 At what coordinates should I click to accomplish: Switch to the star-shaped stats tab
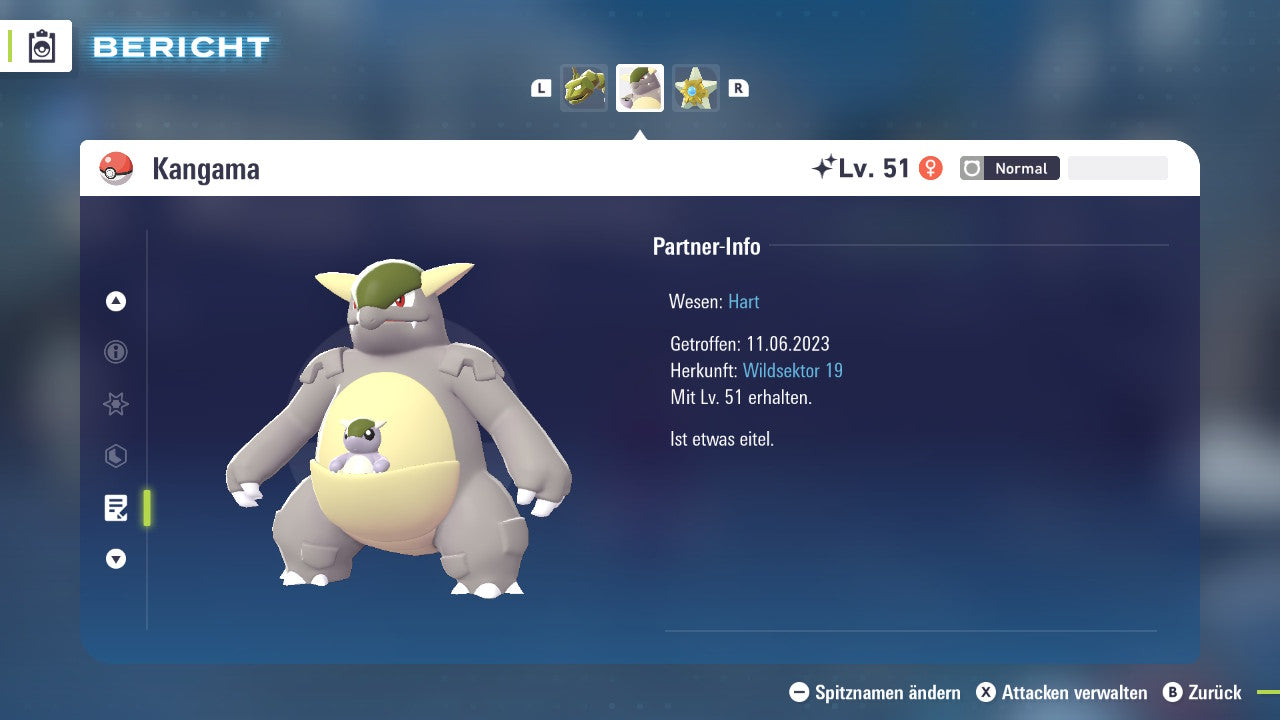pos(116,404)
